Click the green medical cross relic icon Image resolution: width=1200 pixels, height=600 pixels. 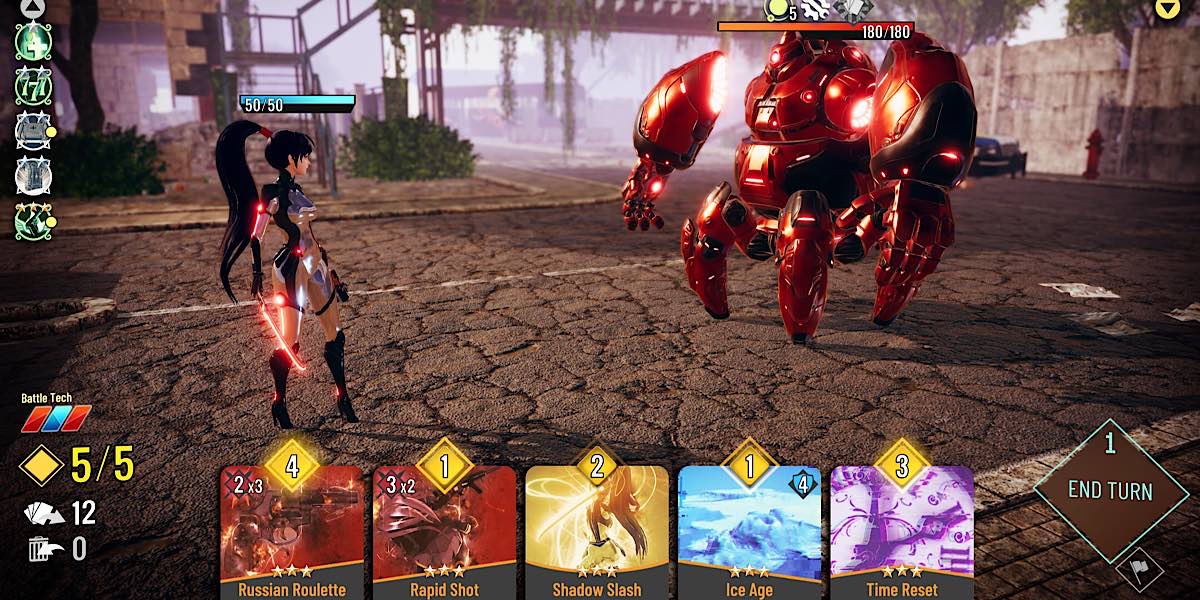click(x=32, y=41)
